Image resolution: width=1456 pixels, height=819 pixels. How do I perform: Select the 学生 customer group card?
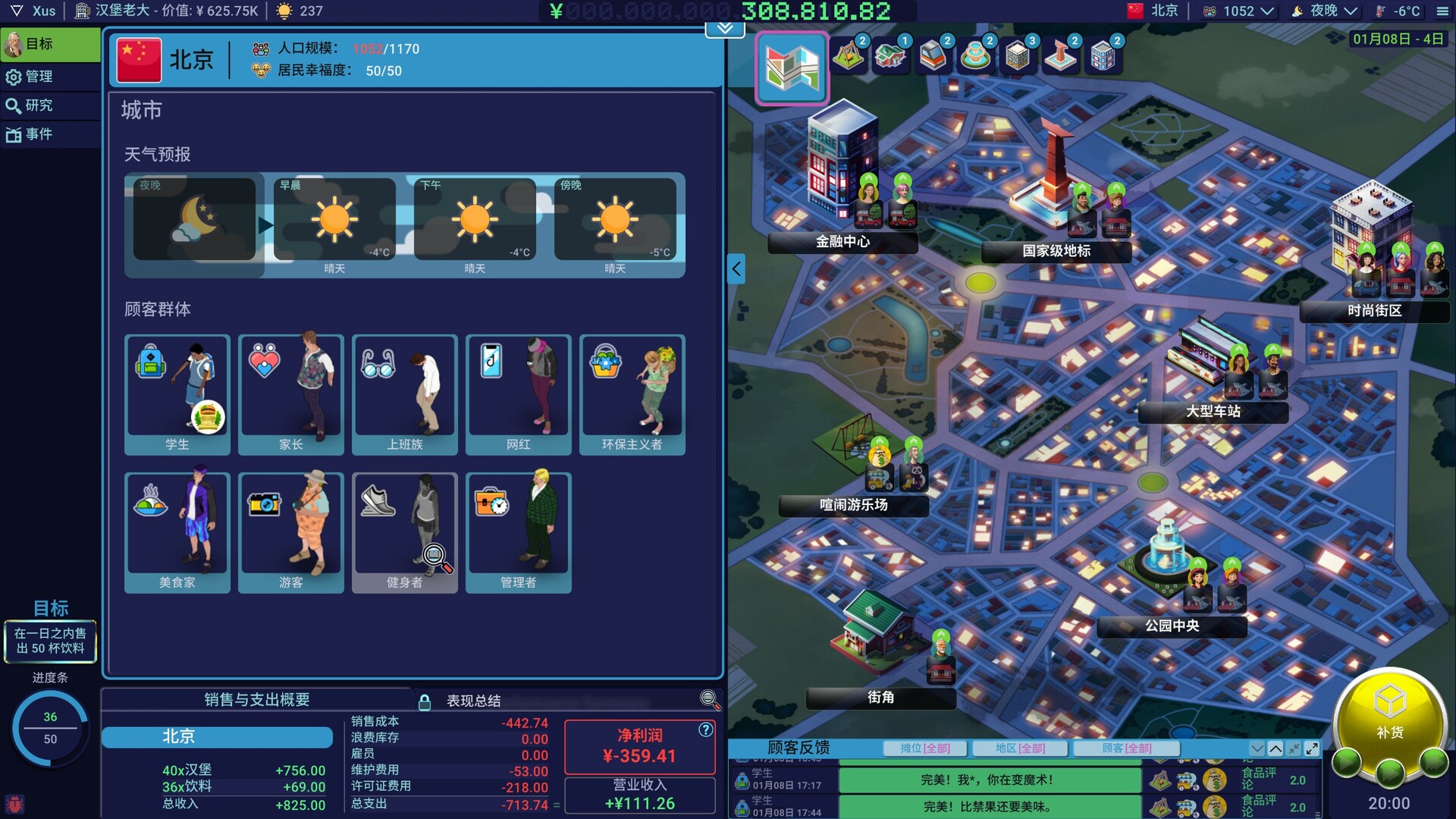pos(177,394)
